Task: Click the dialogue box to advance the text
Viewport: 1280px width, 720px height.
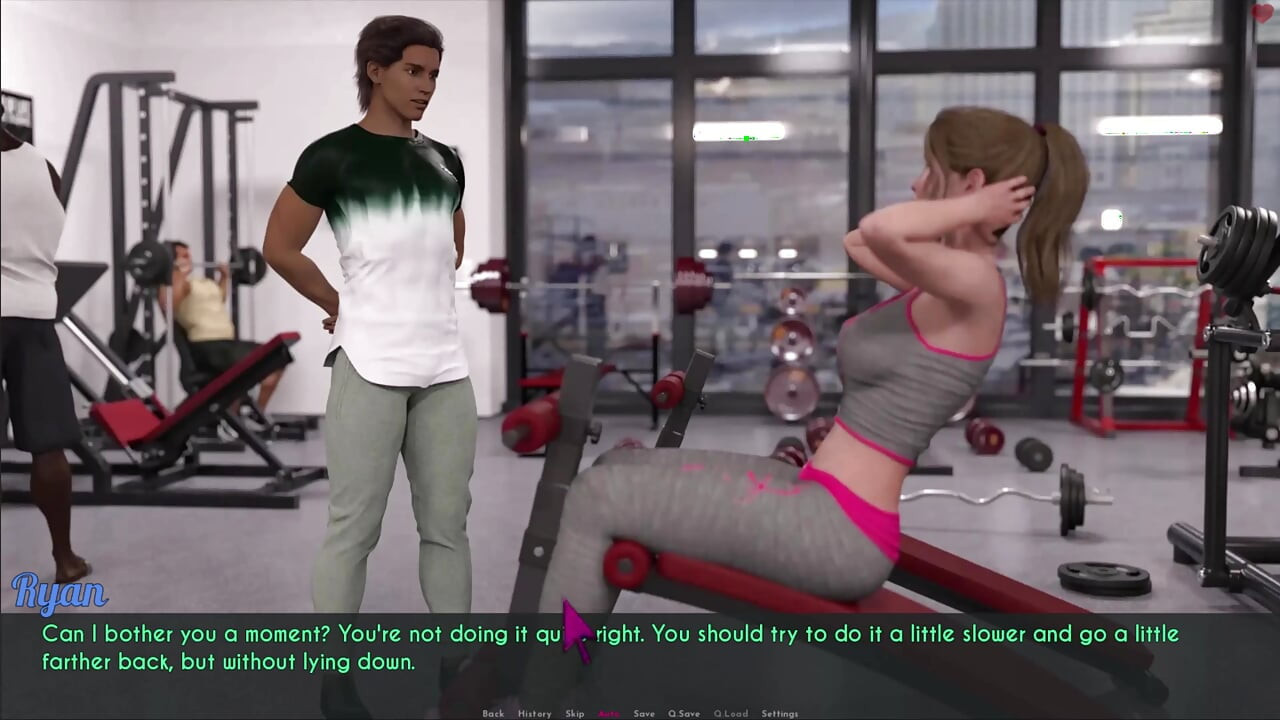Action: pyautogui.click(x=640, y=647)
